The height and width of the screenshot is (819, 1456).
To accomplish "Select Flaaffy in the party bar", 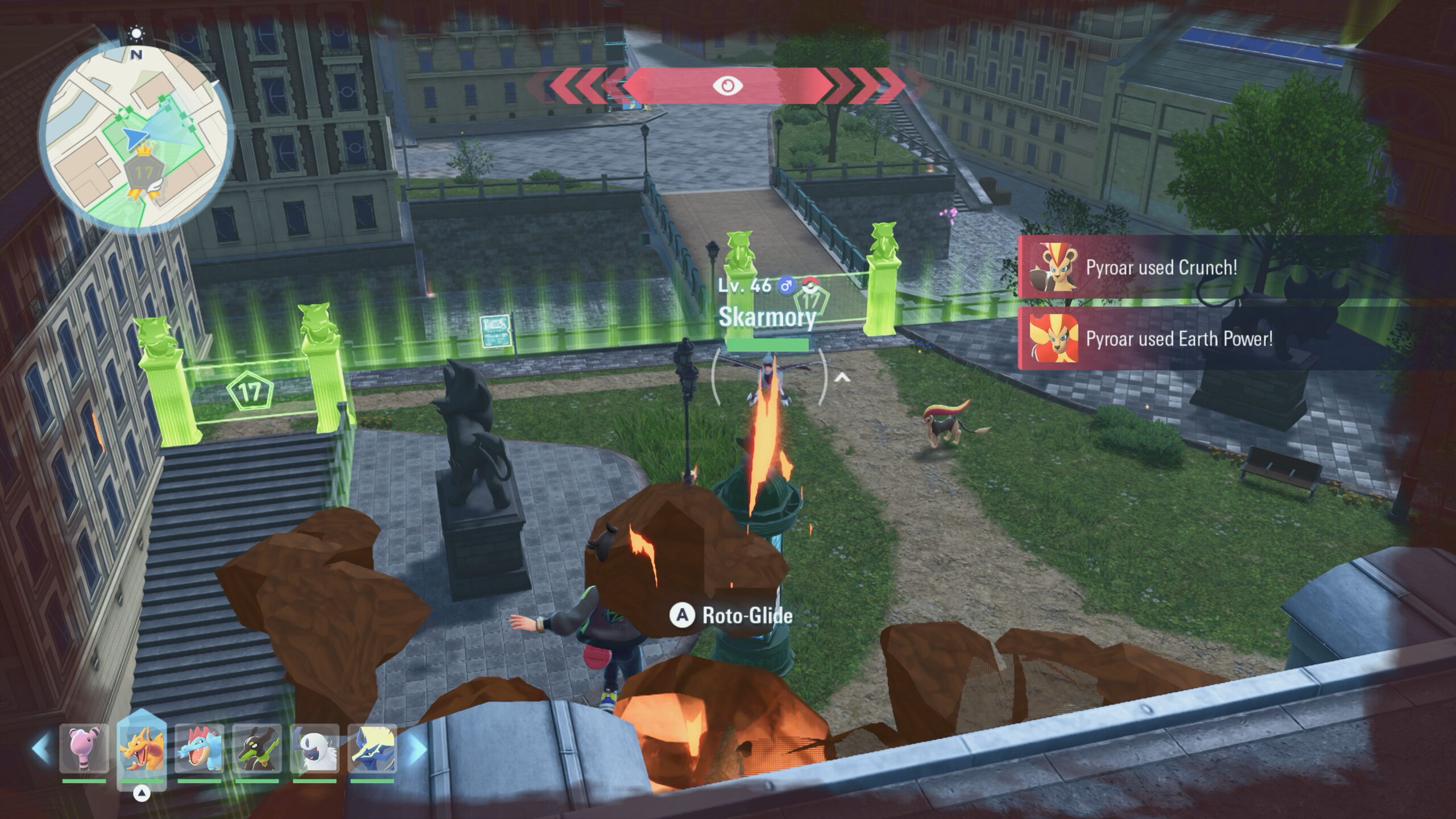I will tap(84, 748).
